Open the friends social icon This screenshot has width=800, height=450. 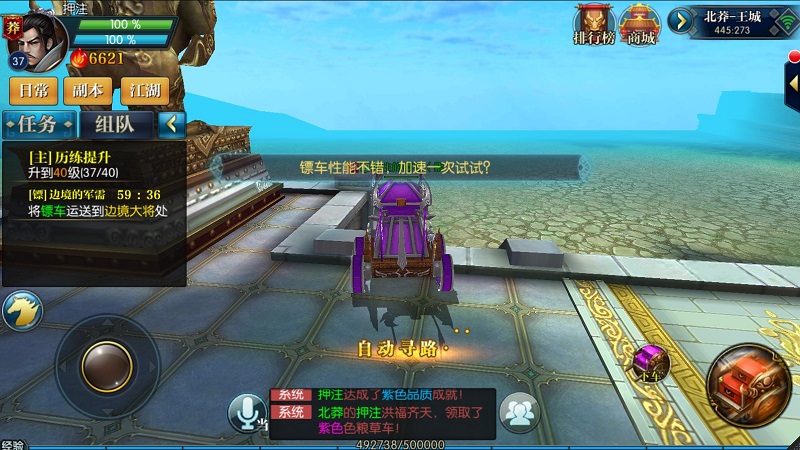[518, 411]
